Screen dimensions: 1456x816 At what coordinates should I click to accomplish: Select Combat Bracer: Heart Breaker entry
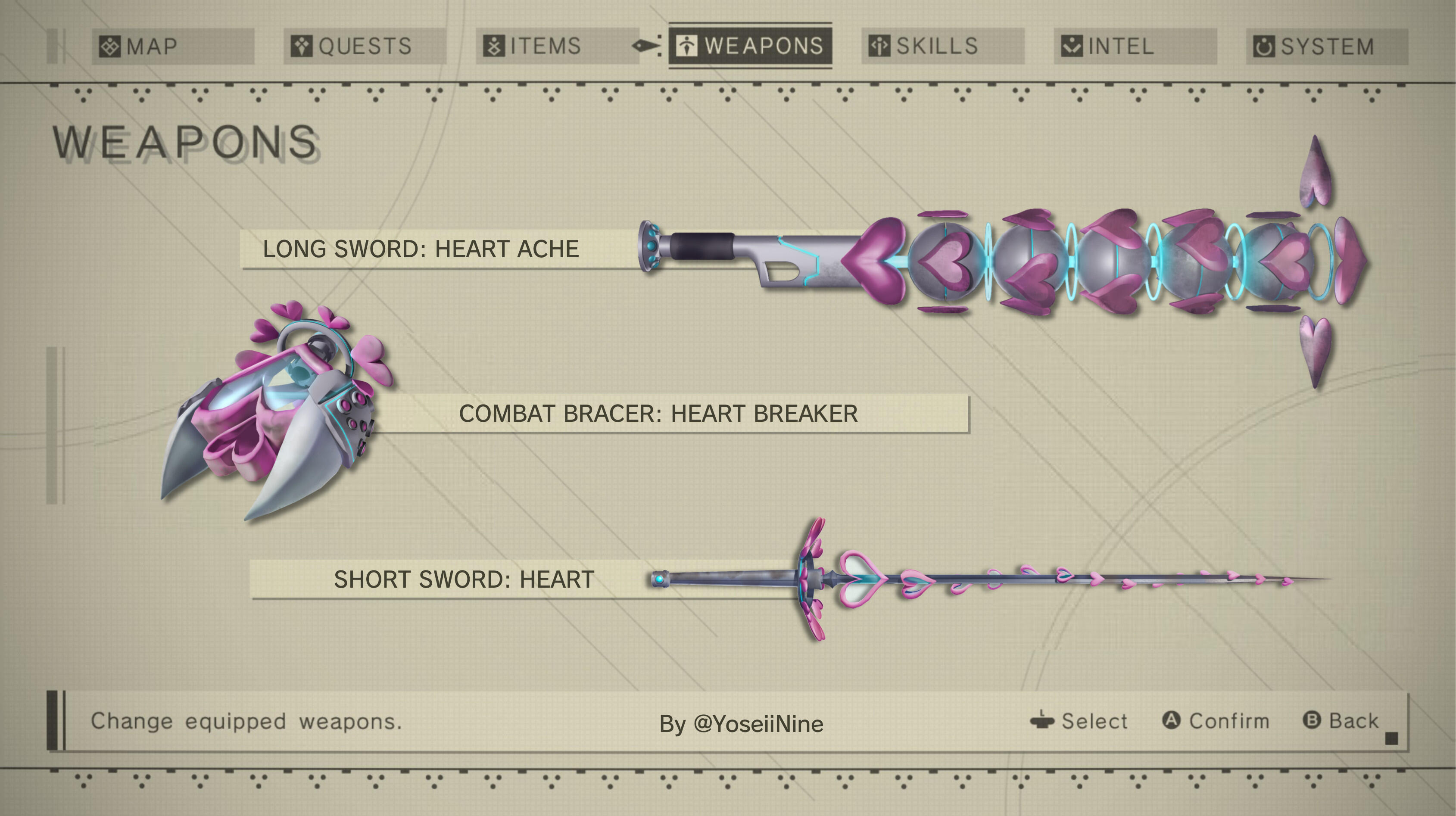coord(658,414)
